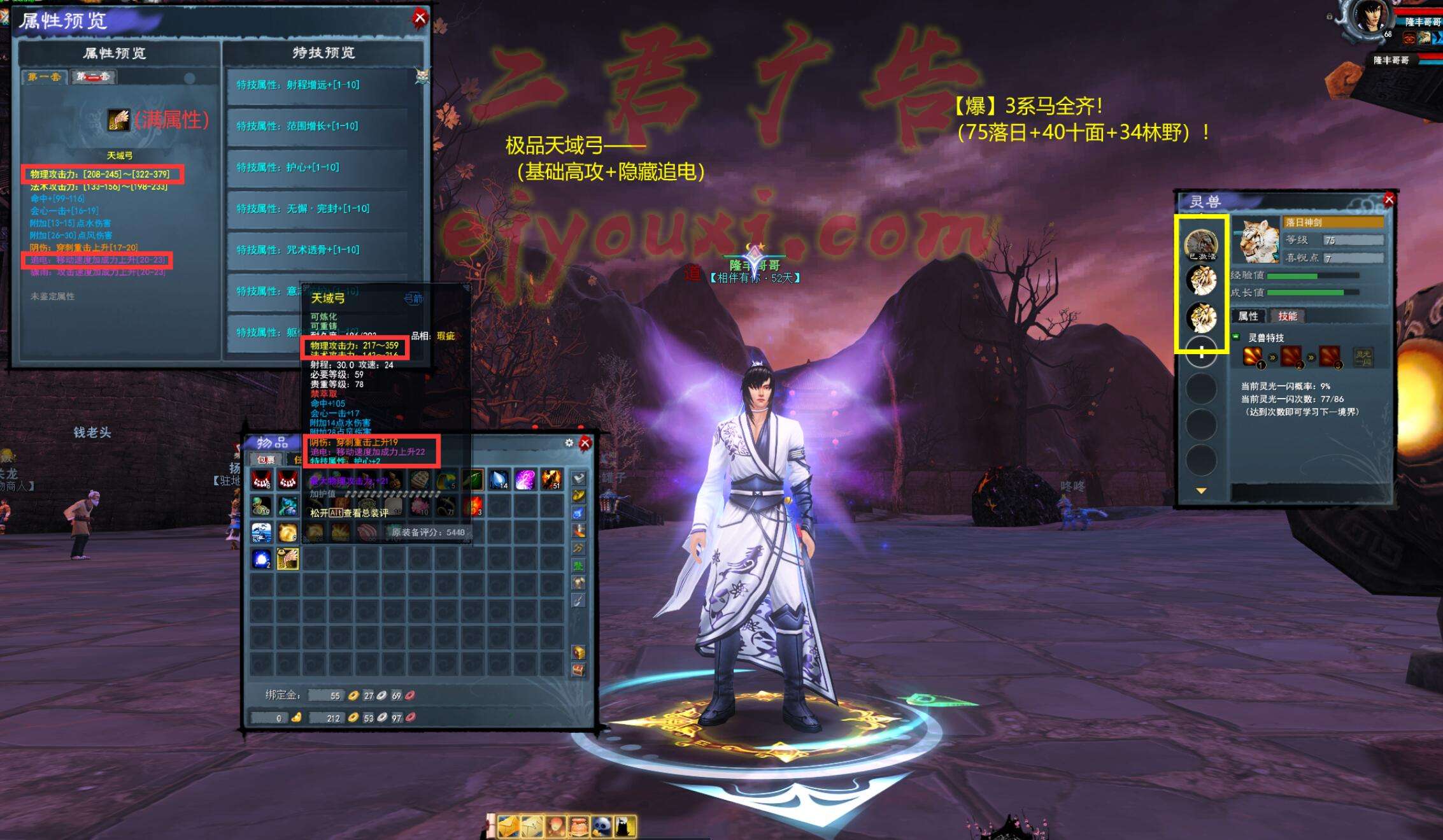This screenshot has height=840, width=1443.
Task: Select the blue crystal item with 14 stack
Action: pos(499,479)
